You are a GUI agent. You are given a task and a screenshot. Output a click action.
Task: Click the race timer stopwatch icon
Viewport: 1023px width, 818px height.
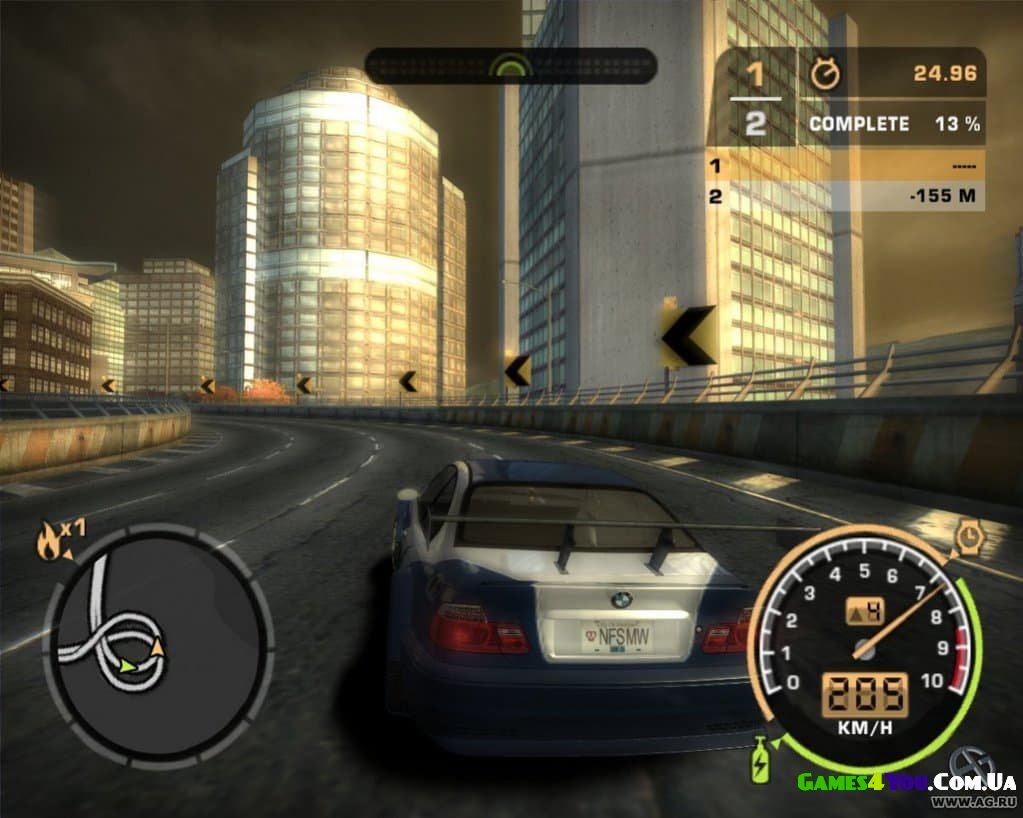coord(825,73)
